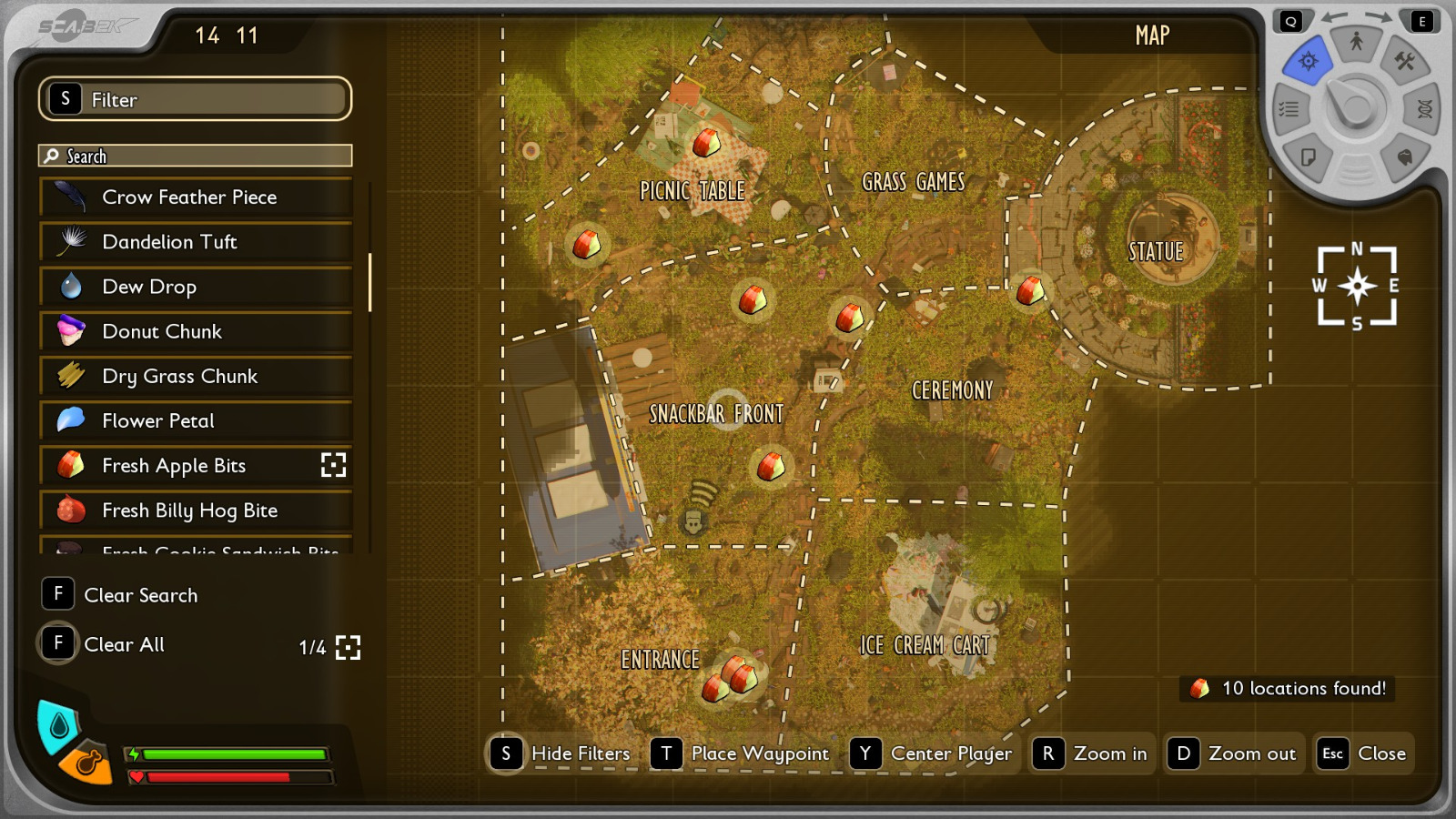Enable the Crow Feather Piece filter

[x=195, y=197]
